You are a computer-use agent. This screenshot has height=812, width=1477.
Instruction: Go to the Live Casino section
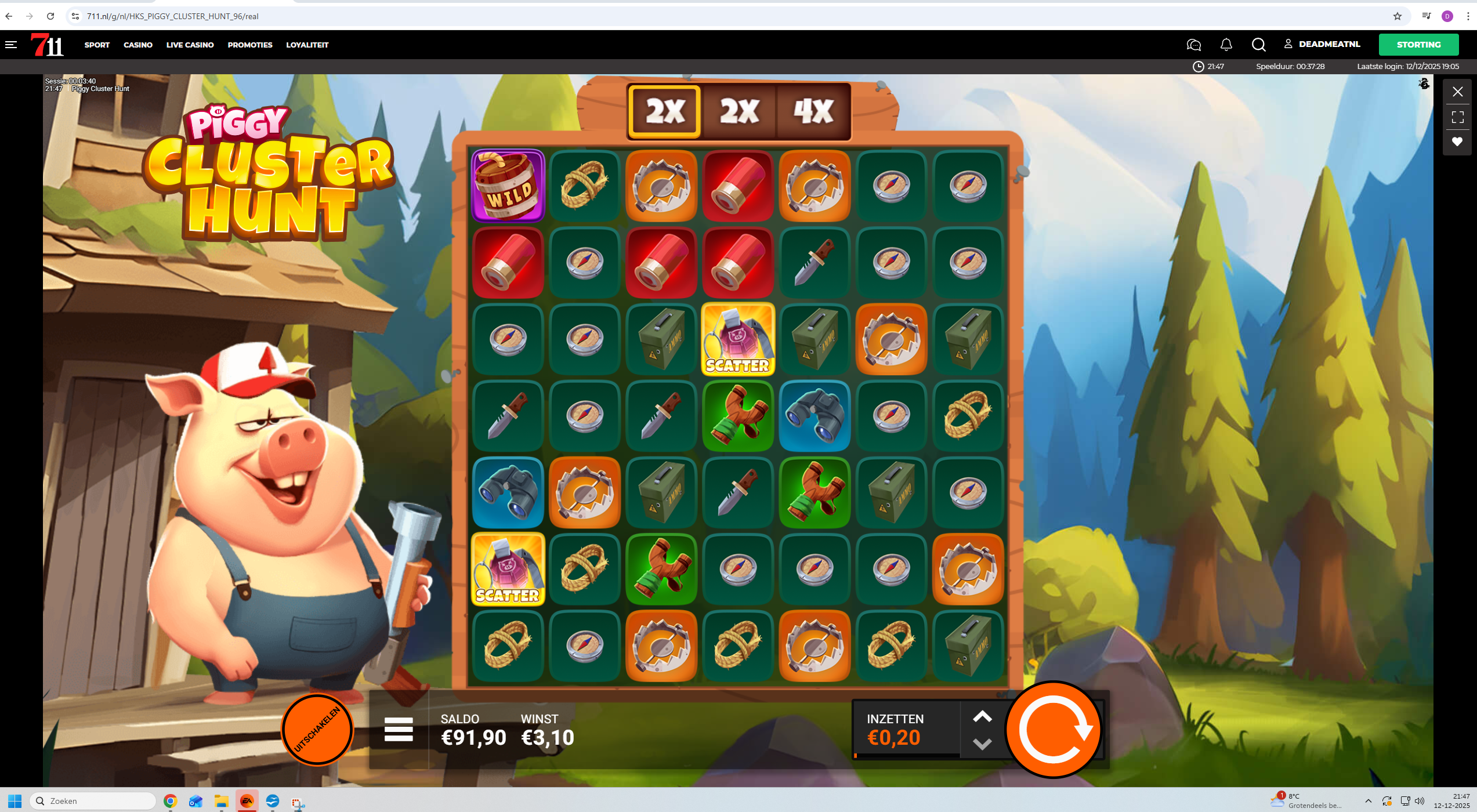[x=190, y=45]
